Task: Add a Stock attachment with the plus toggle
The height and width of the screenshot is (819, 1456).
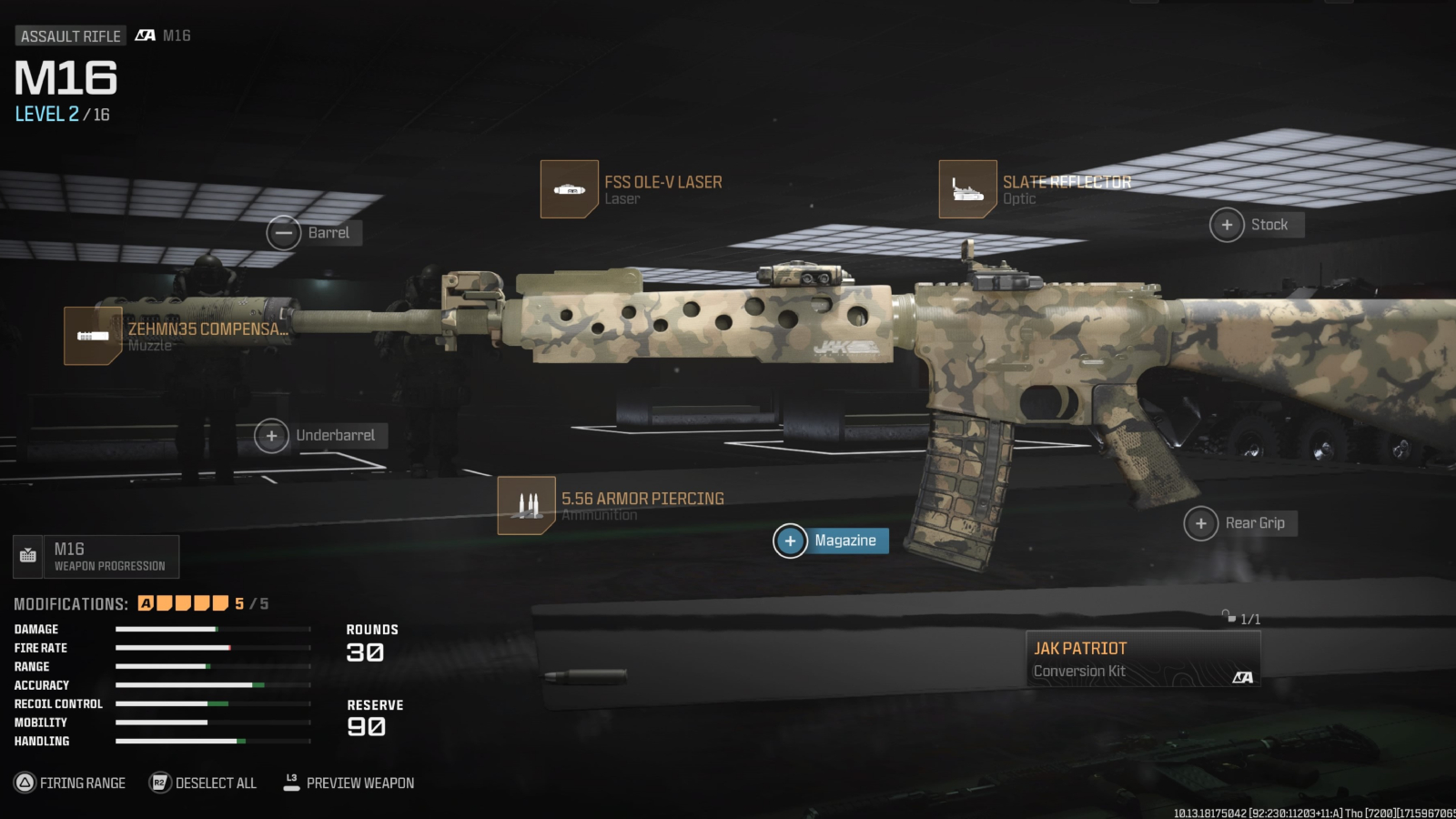Action: click(x=1228, y=224)
